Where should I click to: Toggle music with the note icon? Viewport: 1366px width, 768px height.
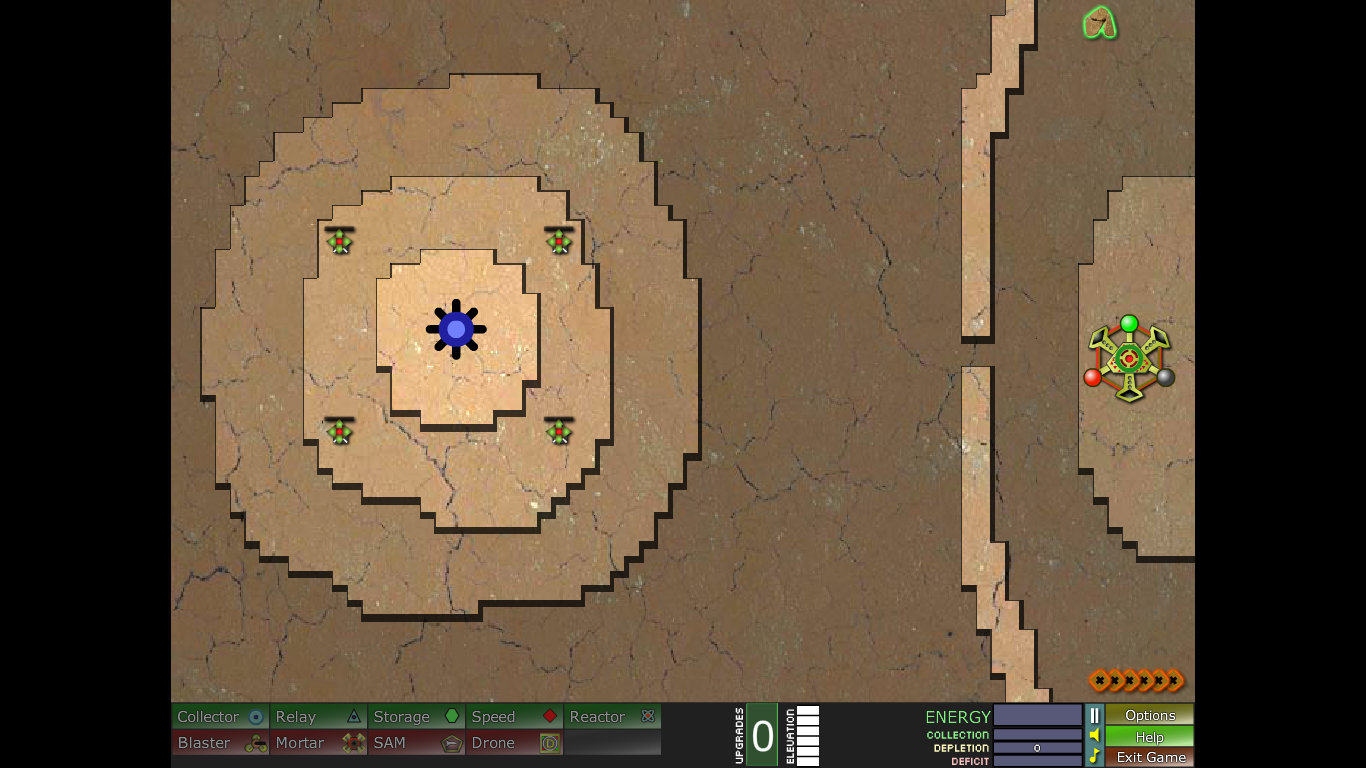[x=1094, y=756]
